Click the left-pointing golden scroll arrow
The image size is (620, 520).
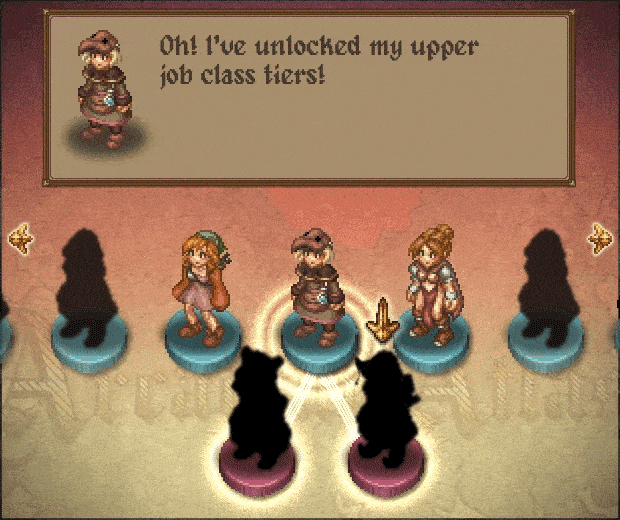point(19,239)
